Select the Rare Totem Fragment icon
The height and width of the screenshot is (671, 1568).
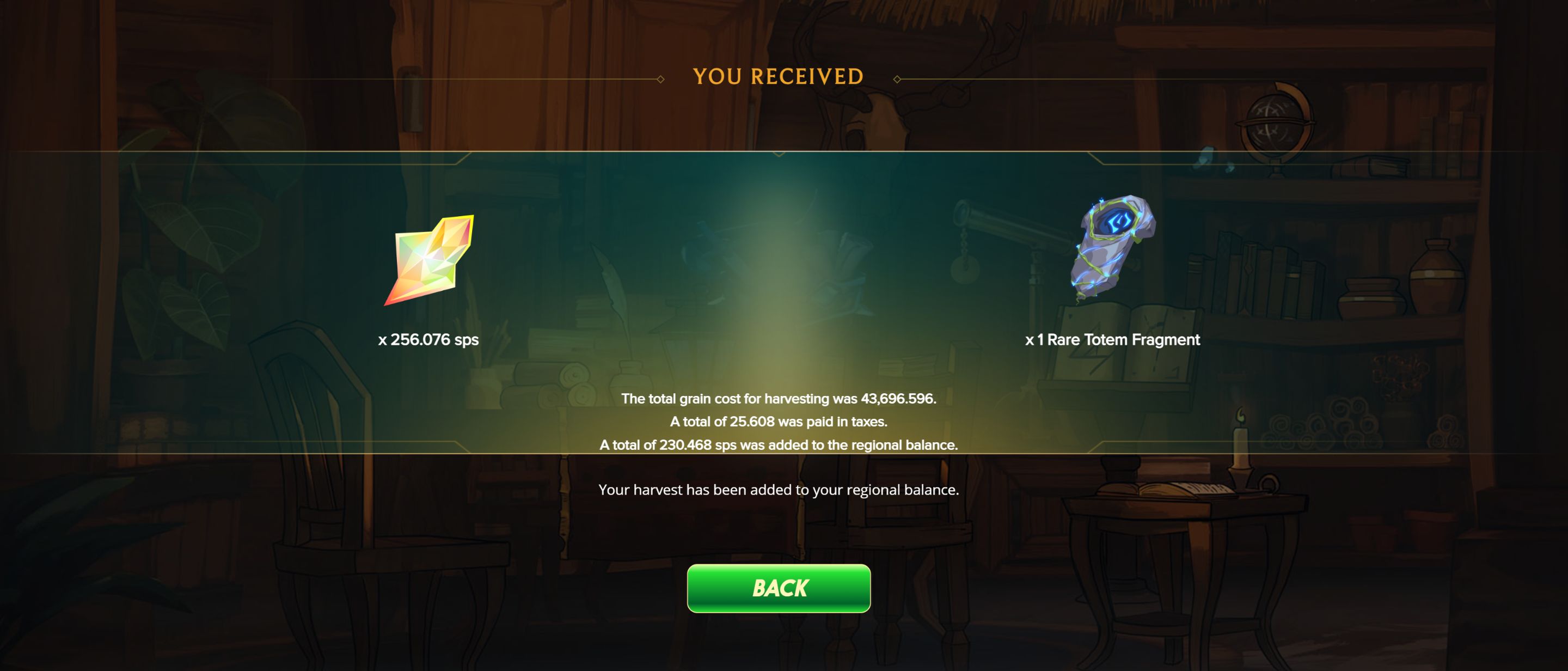click(x=1112, y=248)
